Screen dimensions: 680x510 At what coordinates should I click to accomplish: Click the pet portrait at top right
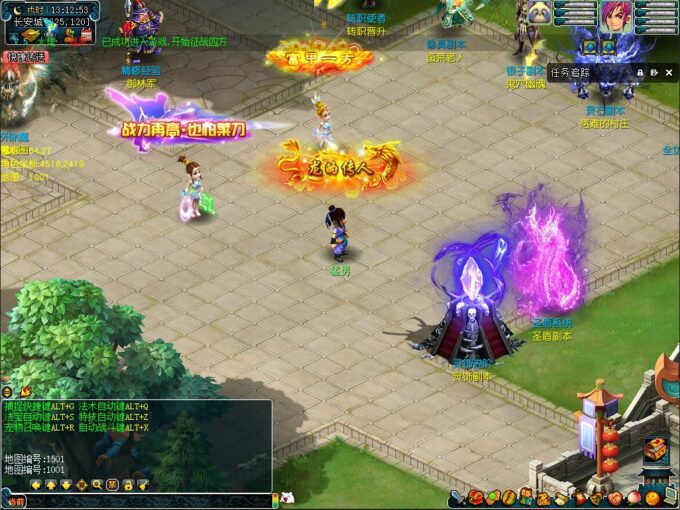coord(541,13)
